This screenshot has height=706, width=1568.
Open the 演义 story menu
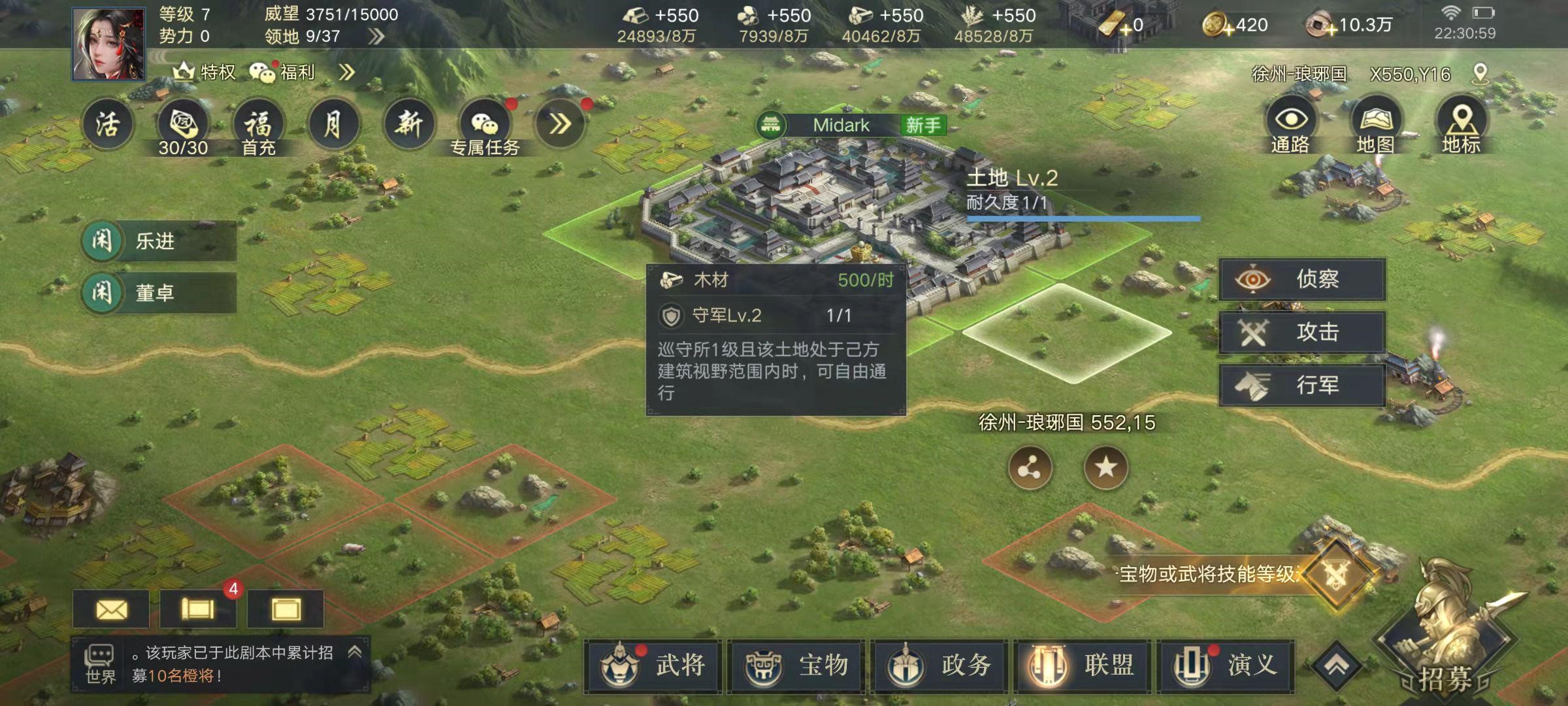[1226, 666]
